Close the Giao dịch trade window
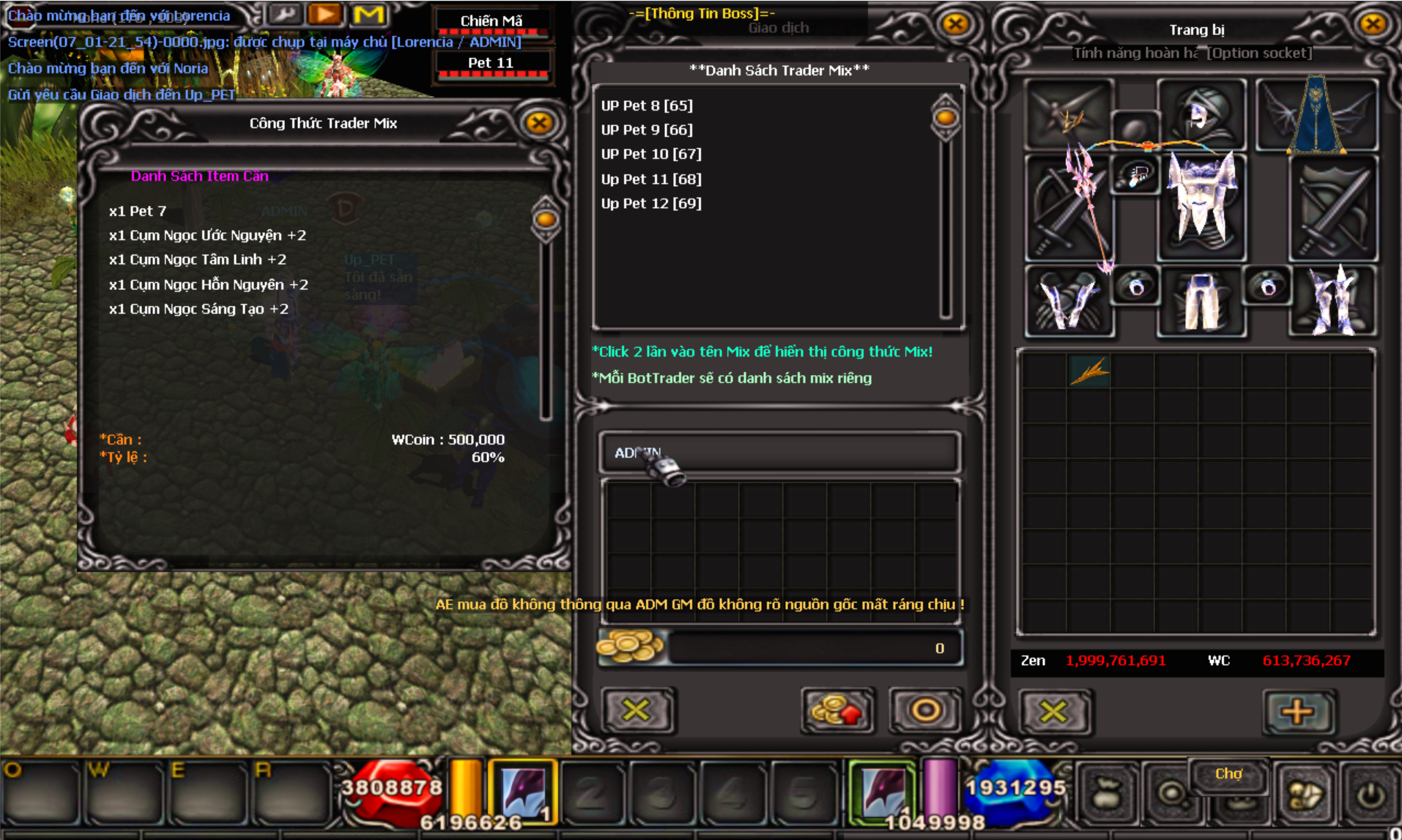Screen dimensions: 1402x840 pyautogui.click(x=954, y=24)
